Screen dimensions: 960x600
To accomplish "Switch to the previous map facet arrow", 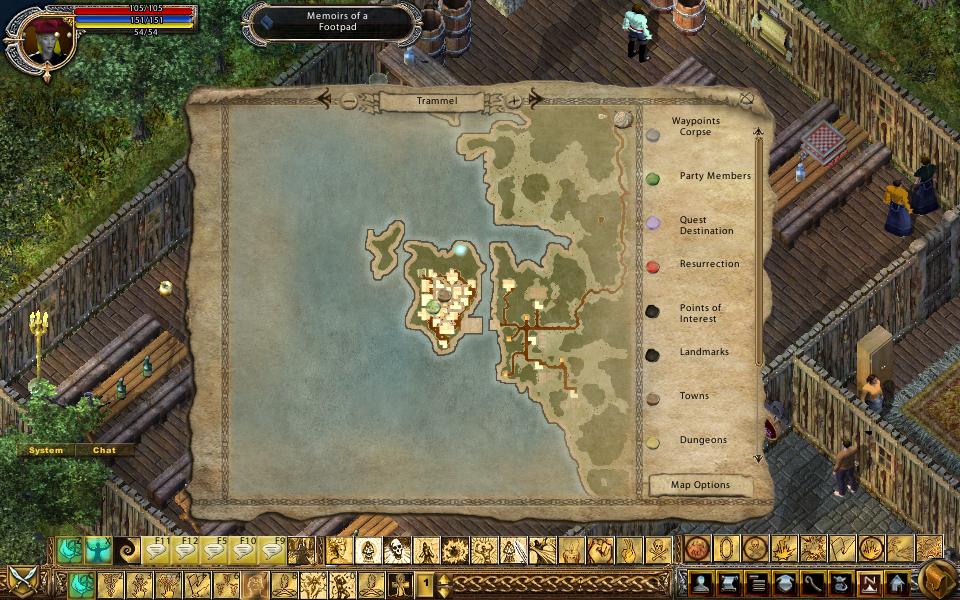I will point(324,99).
